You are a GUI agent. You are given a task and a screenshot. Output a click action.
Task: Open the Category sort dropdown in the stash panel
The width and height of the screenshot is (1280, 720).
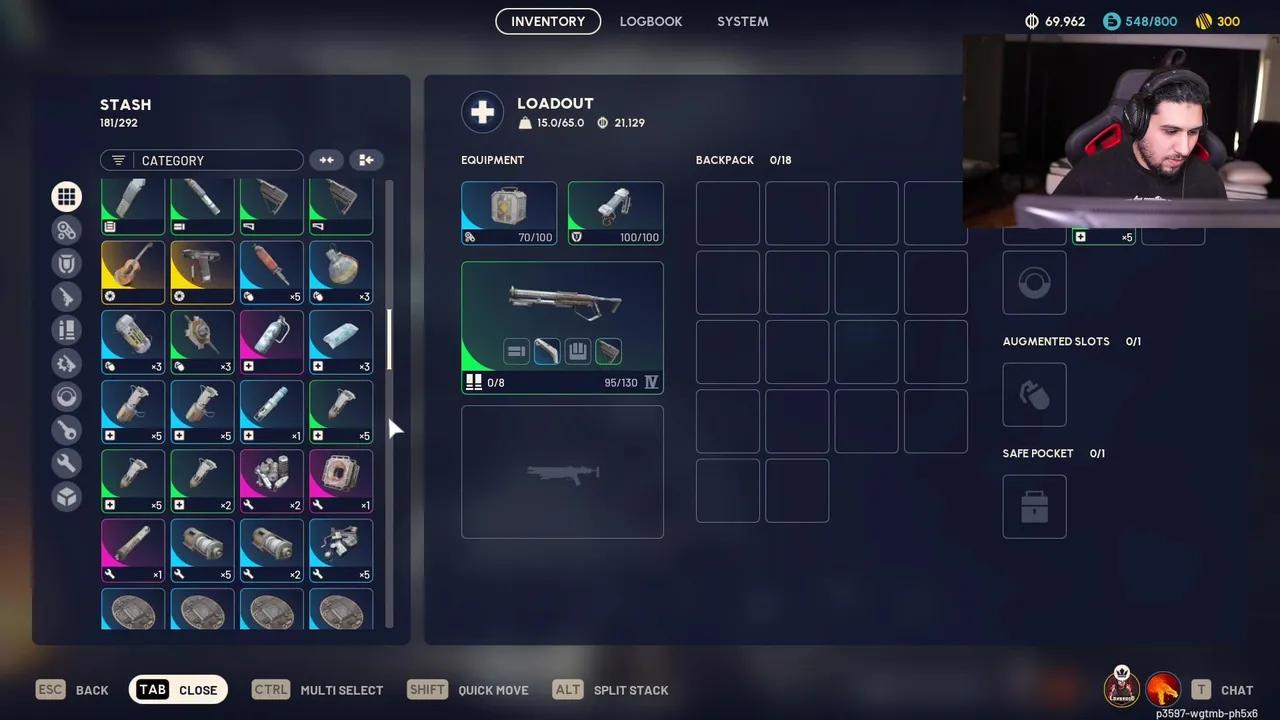click(x=200, y=160)
